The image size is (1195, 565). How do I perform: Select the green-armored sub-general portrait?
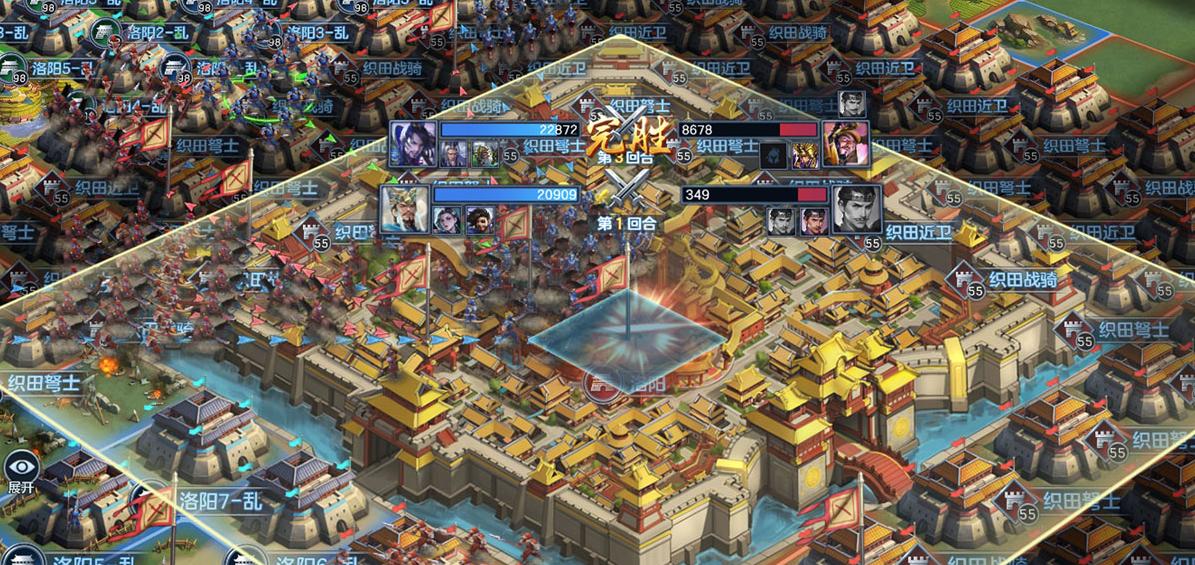coord(484,154)
